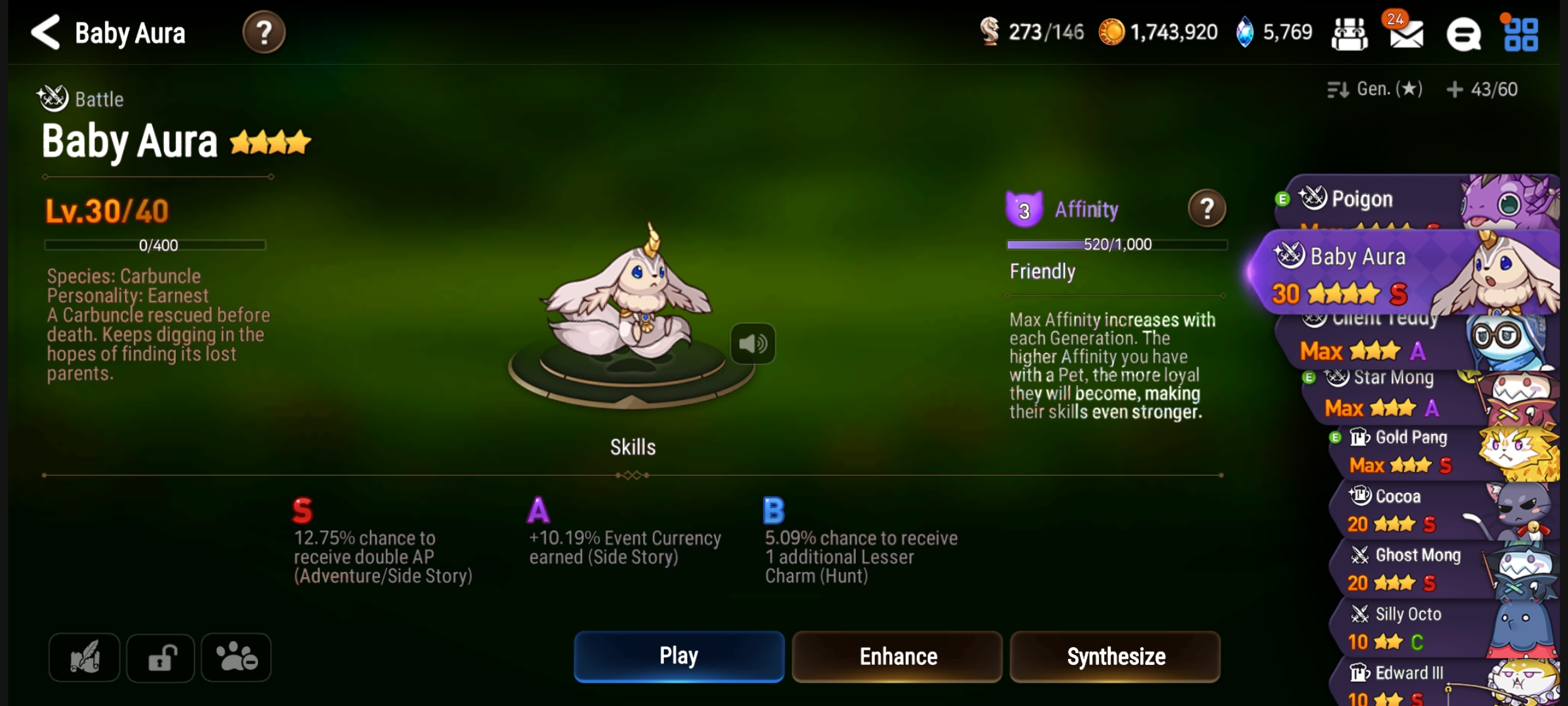Click the paw-minus release pet icon
Image resolution: width=1568 pixels, height=706 pixels.
[x=236, y=657]
